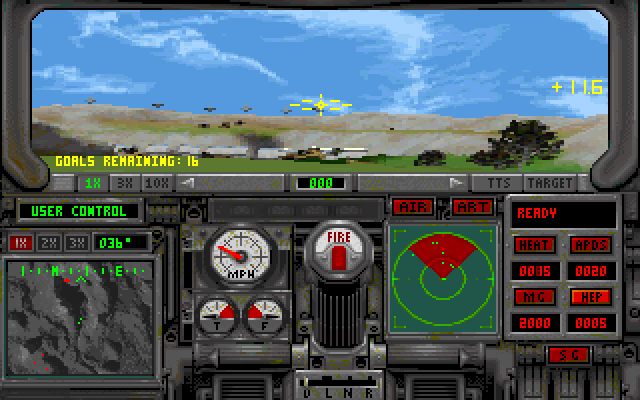Click the terrain map display
The image size is (640, 400).
coord(79,312)
